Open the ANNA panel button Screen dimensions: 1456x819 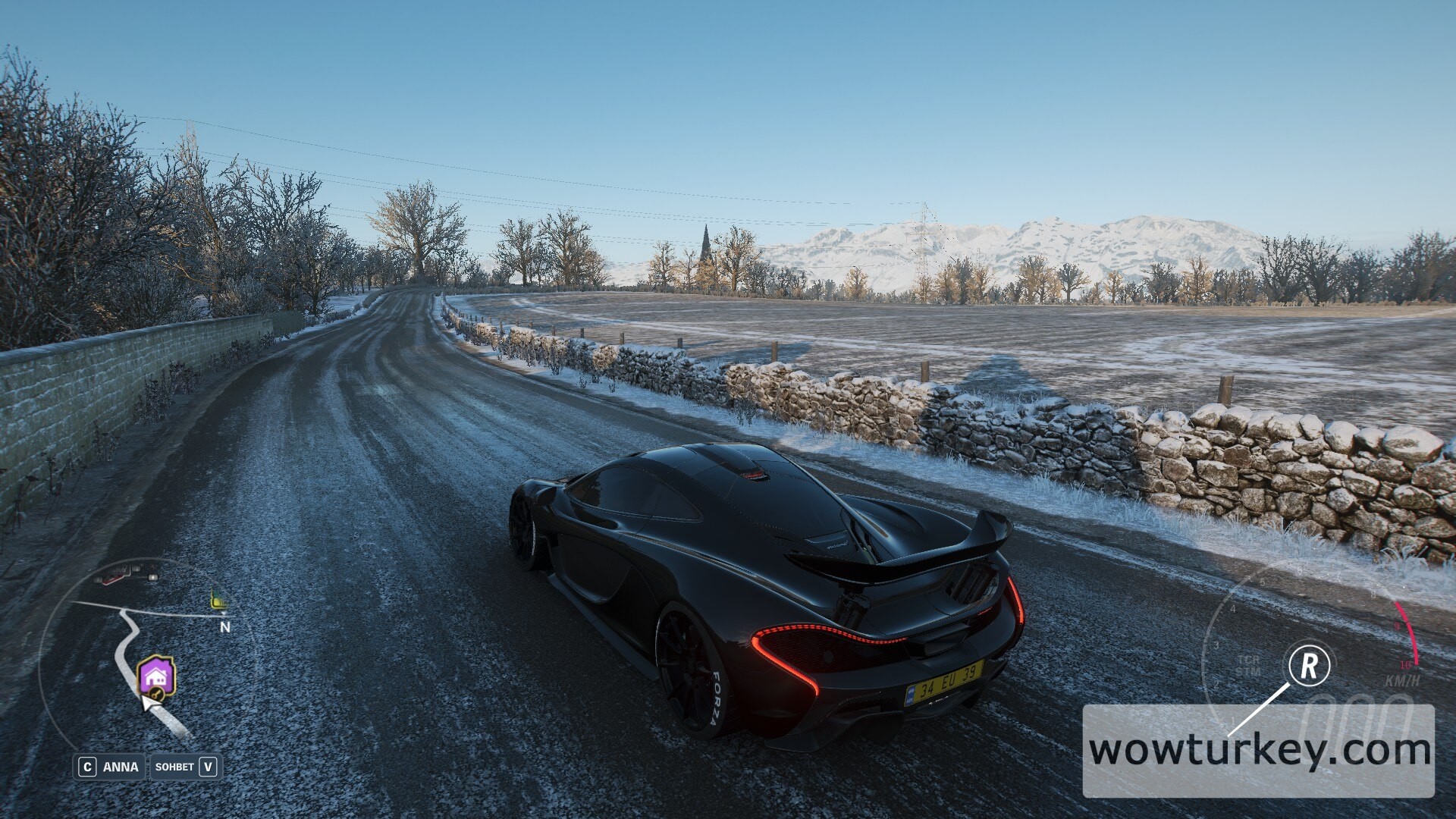click(x=110, y=767)
